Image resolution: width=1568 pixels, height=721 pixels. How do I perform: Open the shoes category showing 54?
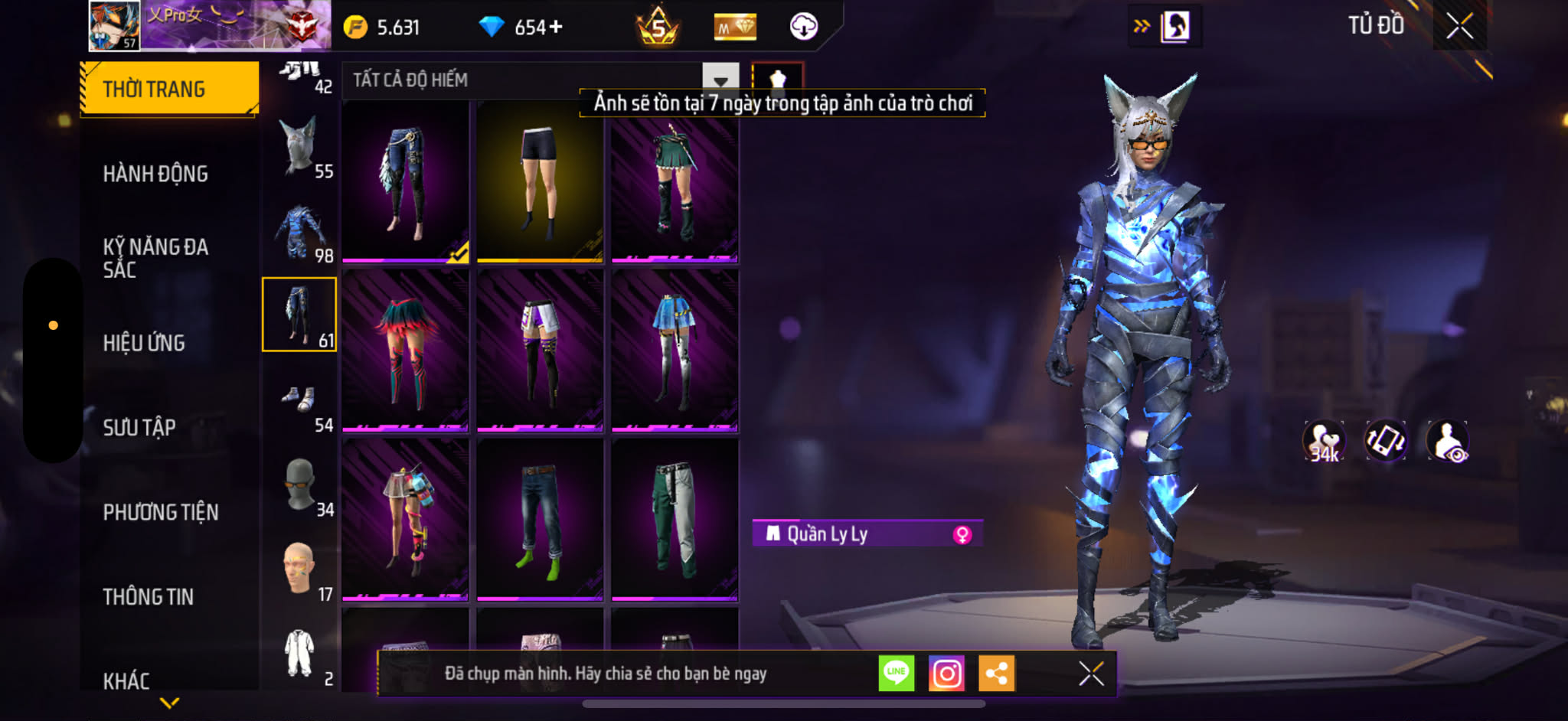tap(300, 403)
